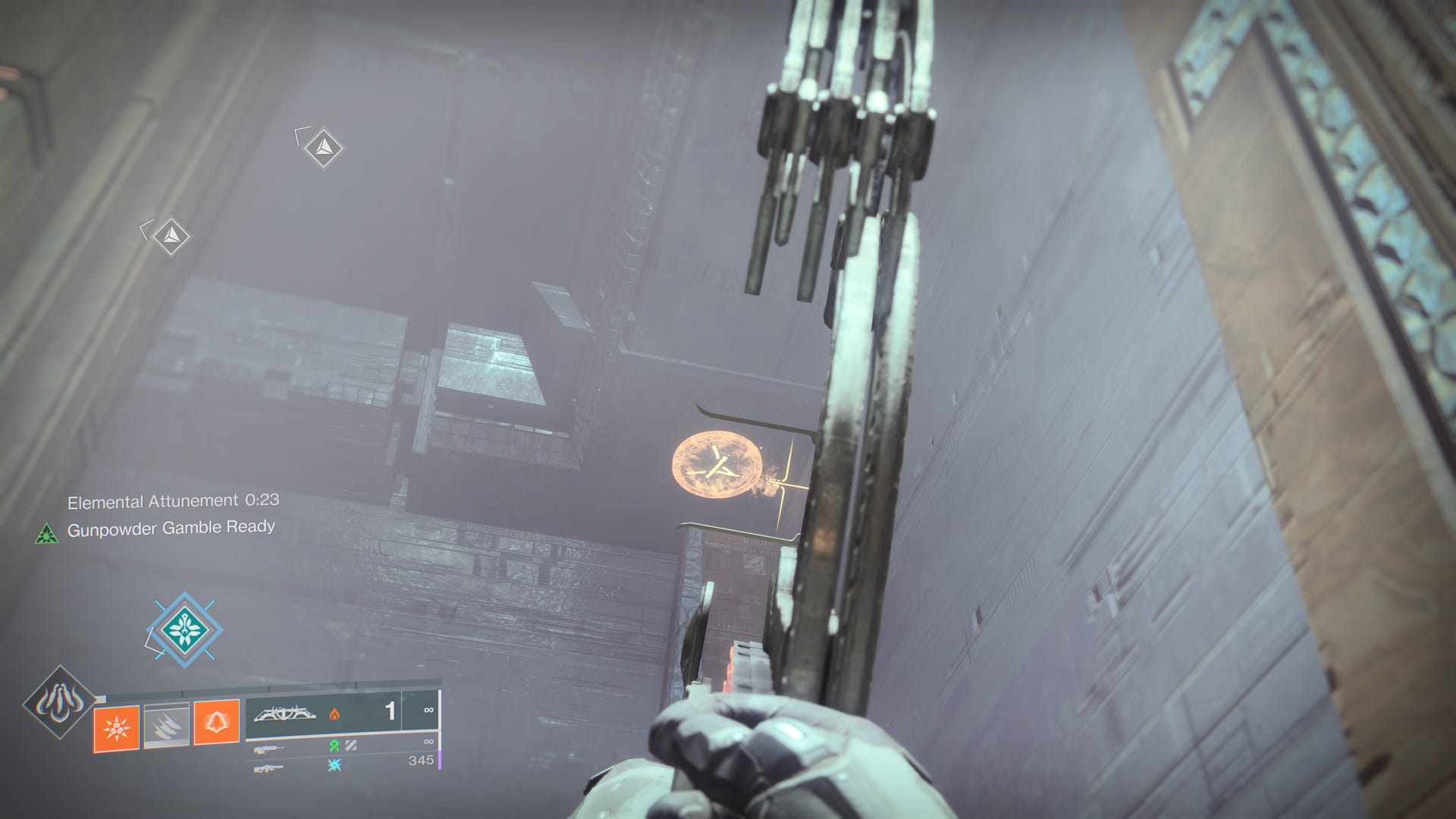Select the equipped bow weapon icon
The image size is (1456, 819).
(x=284, y=713)
